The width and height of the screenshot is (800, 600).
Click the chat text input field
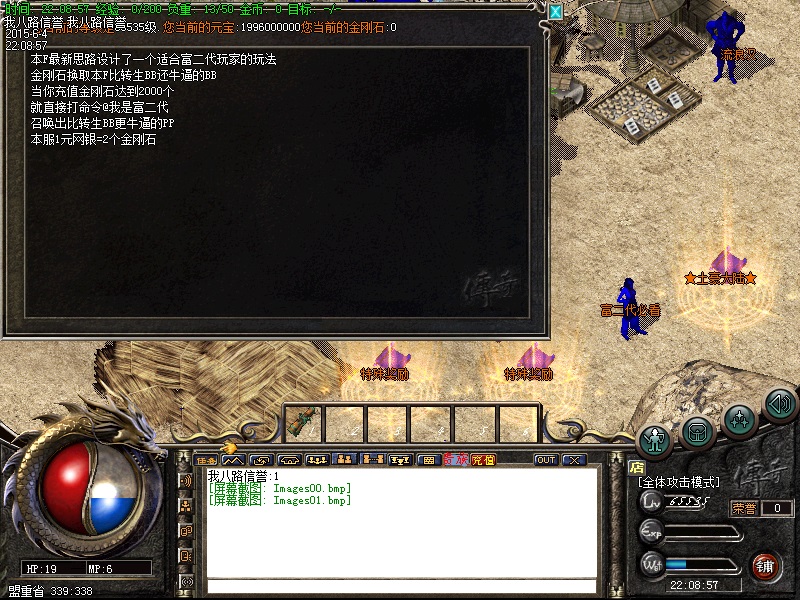[400, 585]
